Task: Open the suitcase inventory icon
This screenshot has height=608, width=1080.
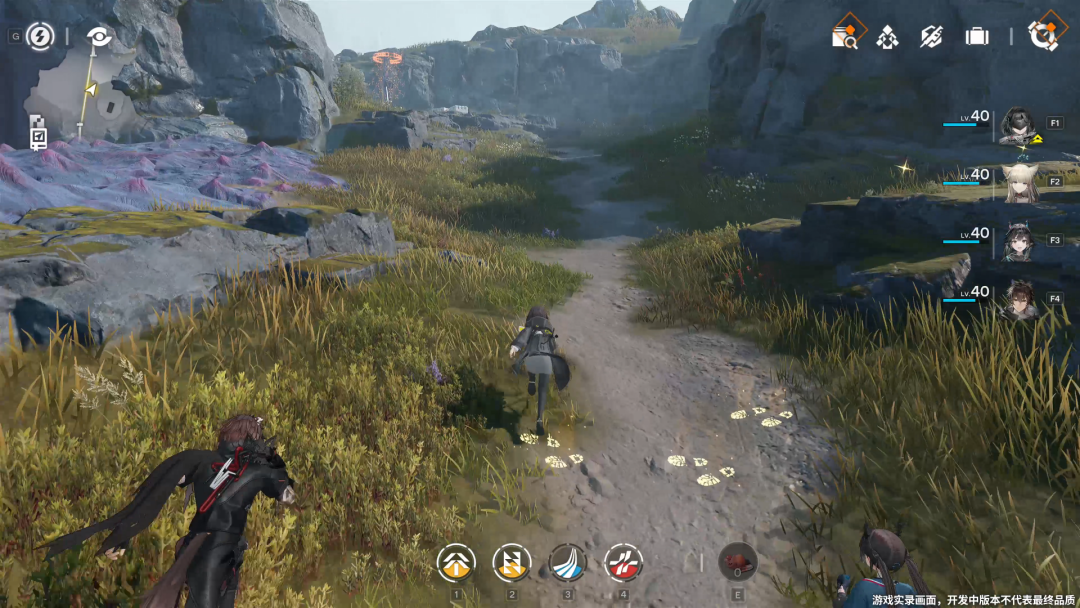Action: (x=977, y=37)
